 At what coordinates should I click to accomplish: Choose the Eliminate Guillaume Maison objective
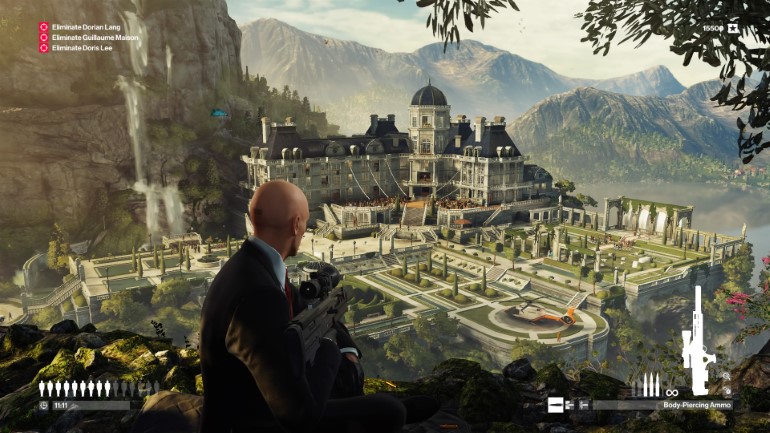94,37
